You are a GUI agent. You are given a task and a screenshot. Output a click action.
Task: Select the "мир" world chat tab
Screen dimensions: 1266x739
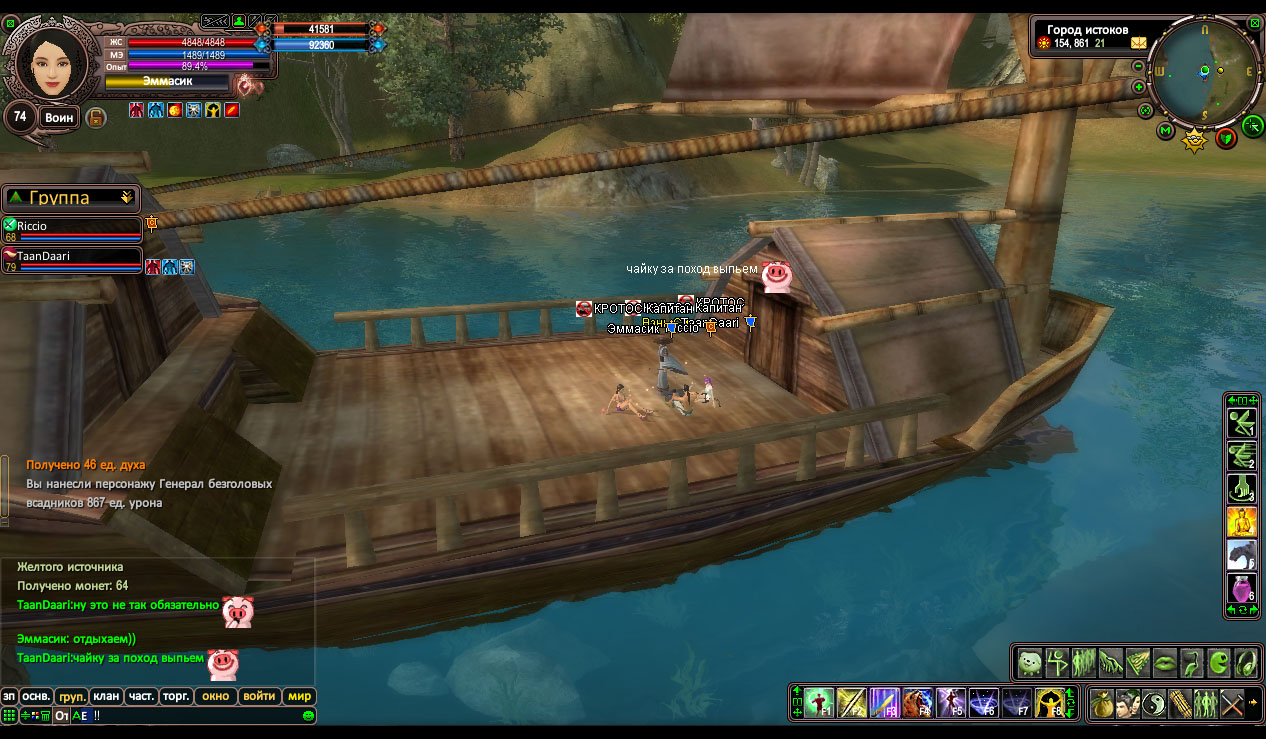pyautogui.click(x=299, y=696)
